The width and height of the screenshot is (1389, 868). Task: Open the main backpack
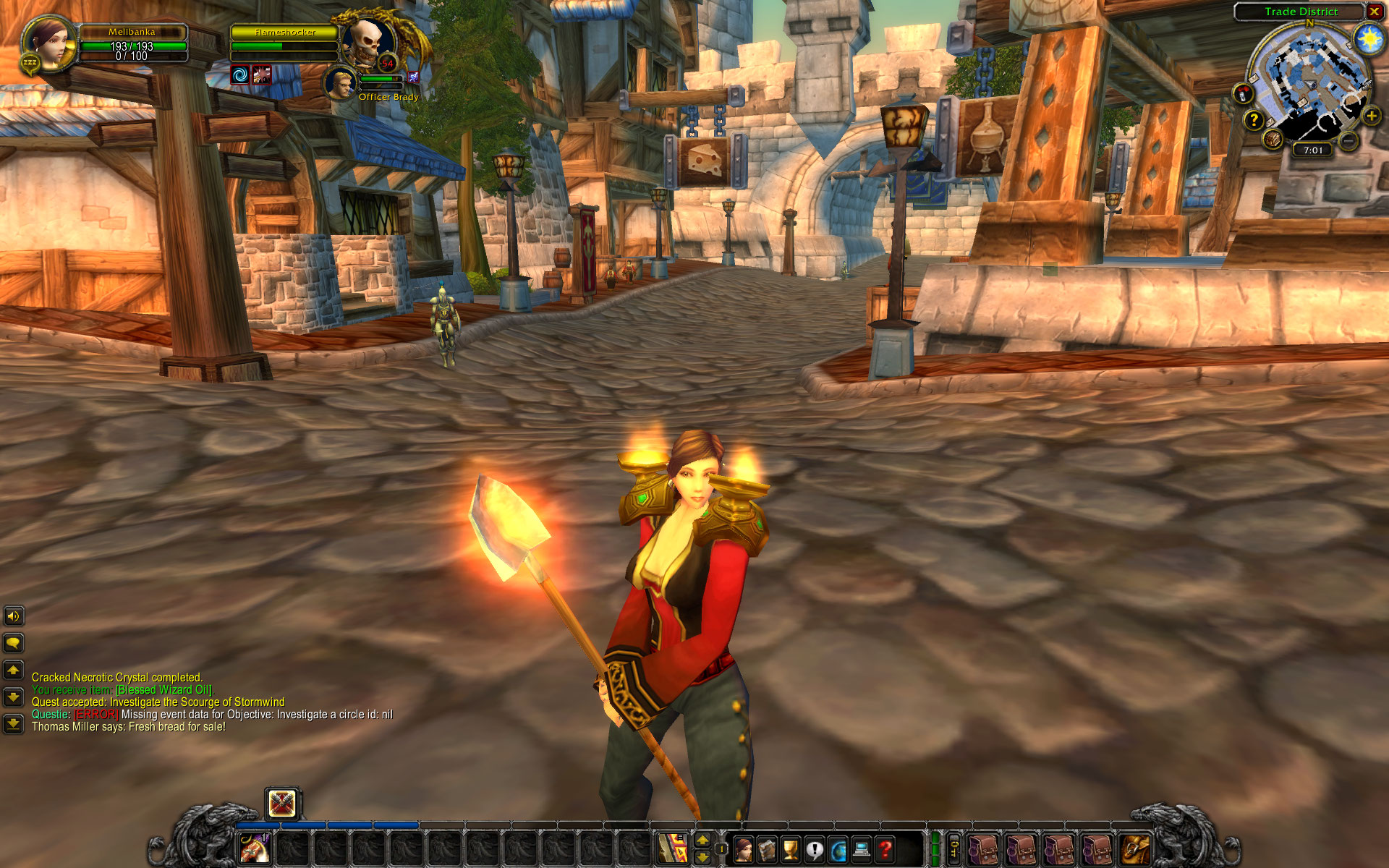click(1134, 849)
